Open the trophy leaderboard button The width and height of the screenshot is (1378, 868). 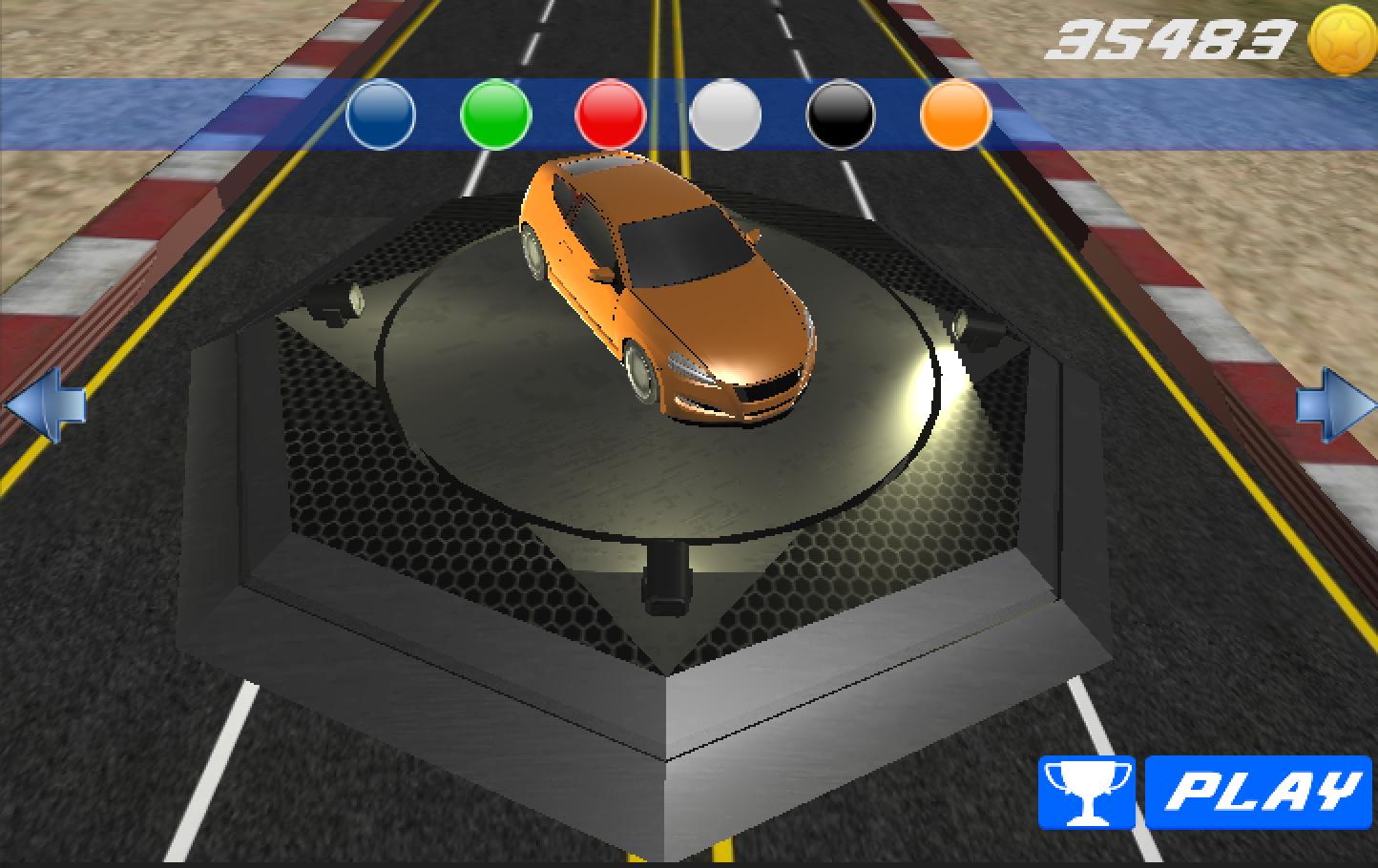tap(1086, 793)
